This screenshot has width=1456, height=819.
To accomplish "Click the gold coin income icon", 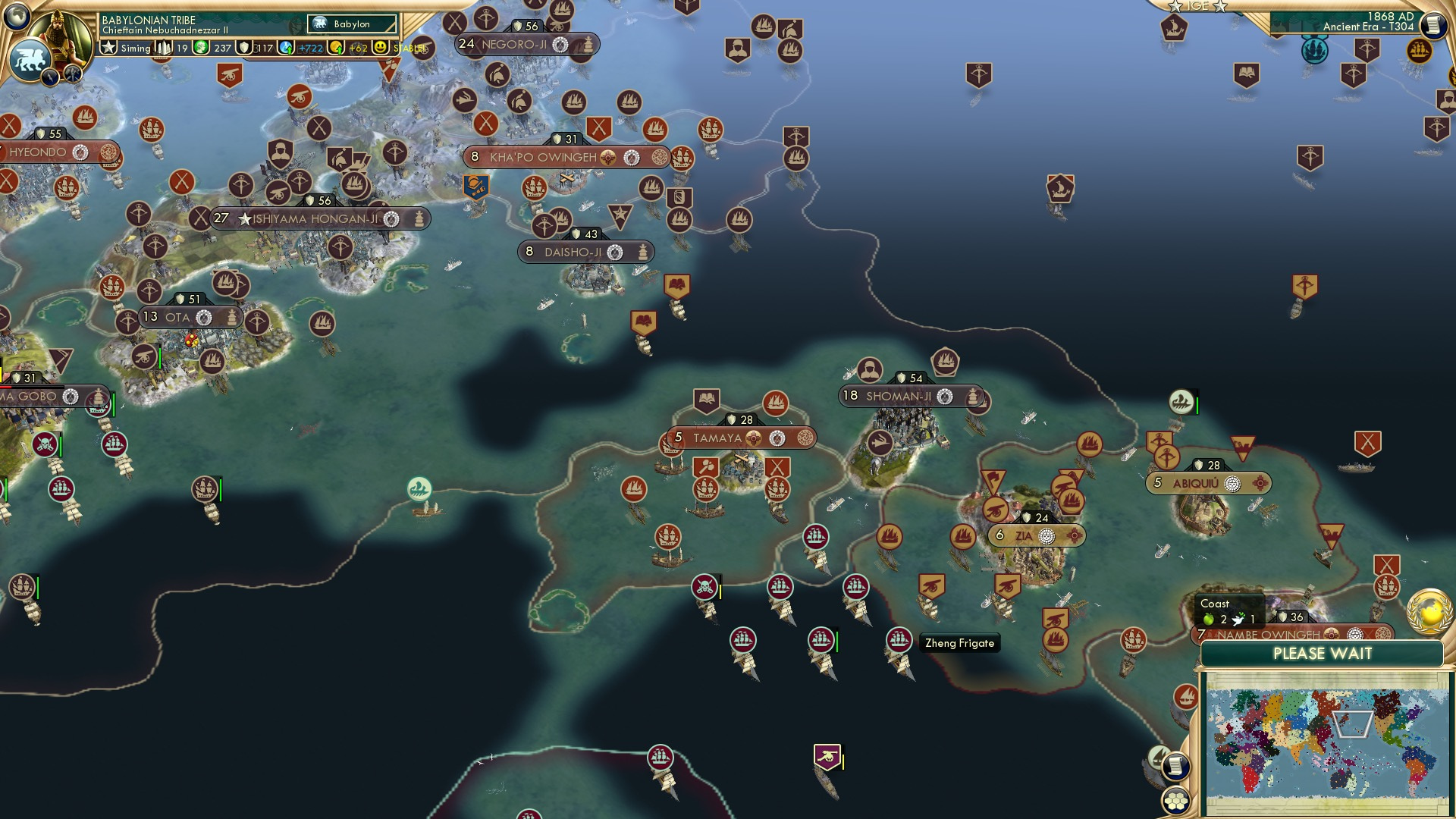I will click(x=334, y=47).
